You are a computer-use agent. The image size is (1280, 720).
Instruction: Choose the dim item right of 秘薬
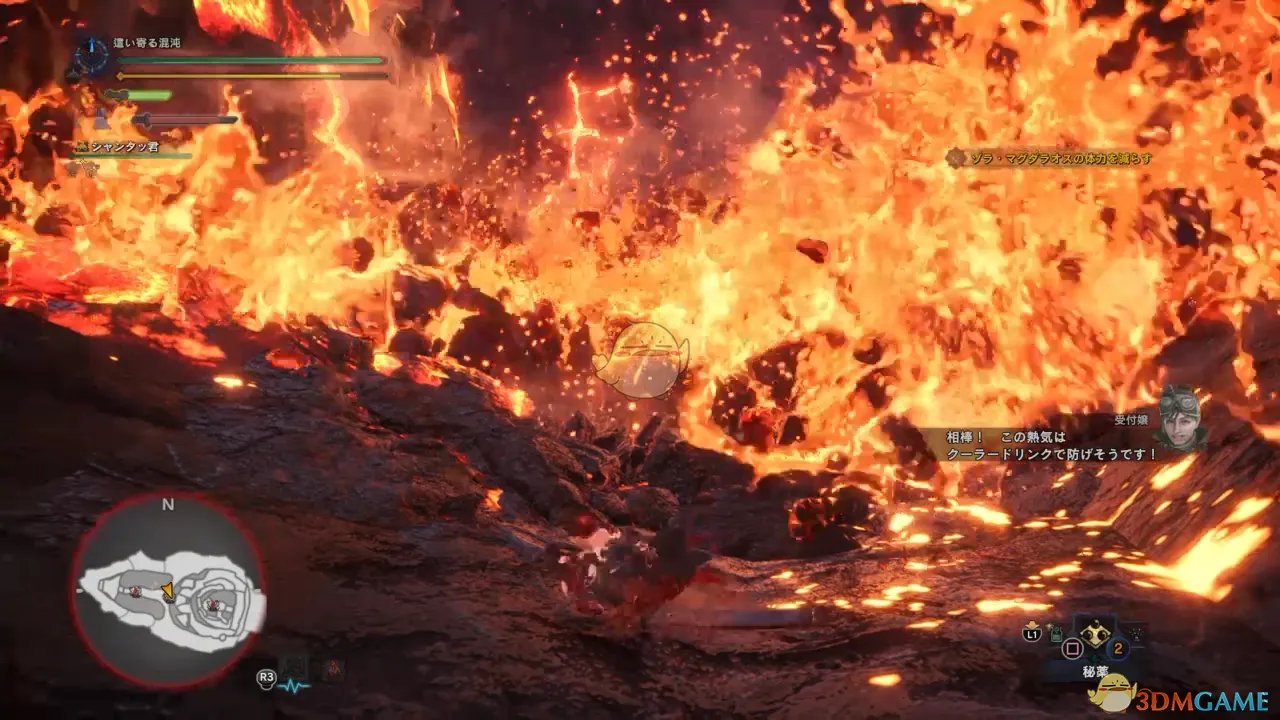[1136, 632]
